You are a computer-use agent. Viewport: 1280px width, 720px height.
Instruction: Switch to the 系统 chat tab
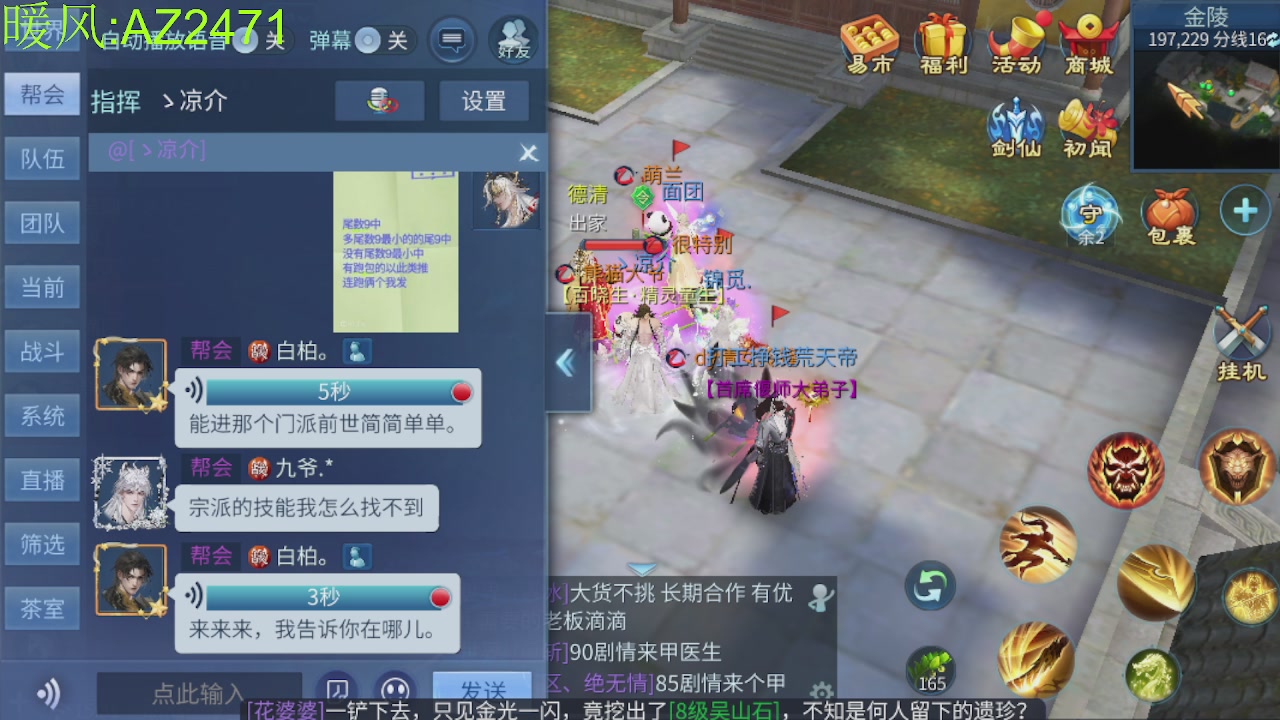coord(42,415)
